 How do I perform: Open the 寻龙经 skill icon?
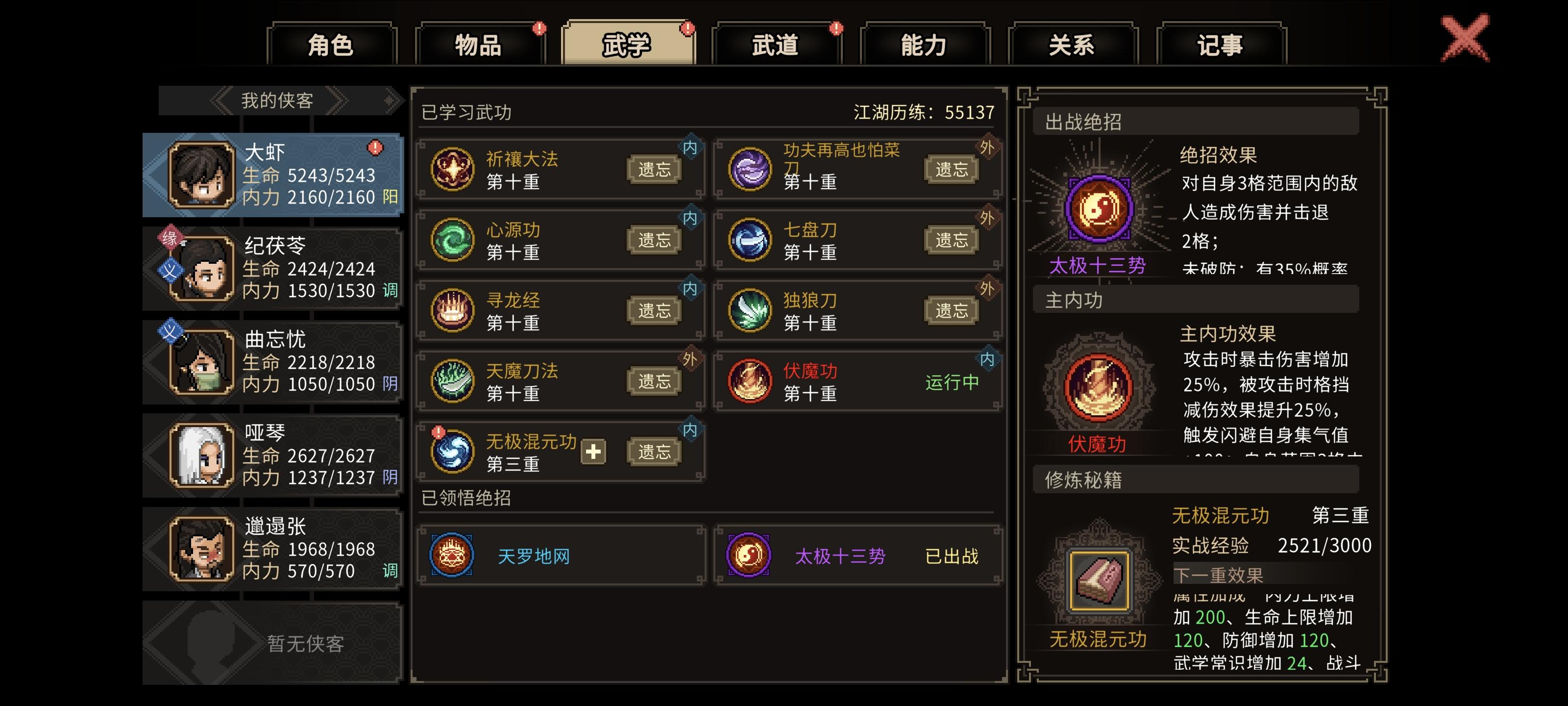[x=452, y=311]
